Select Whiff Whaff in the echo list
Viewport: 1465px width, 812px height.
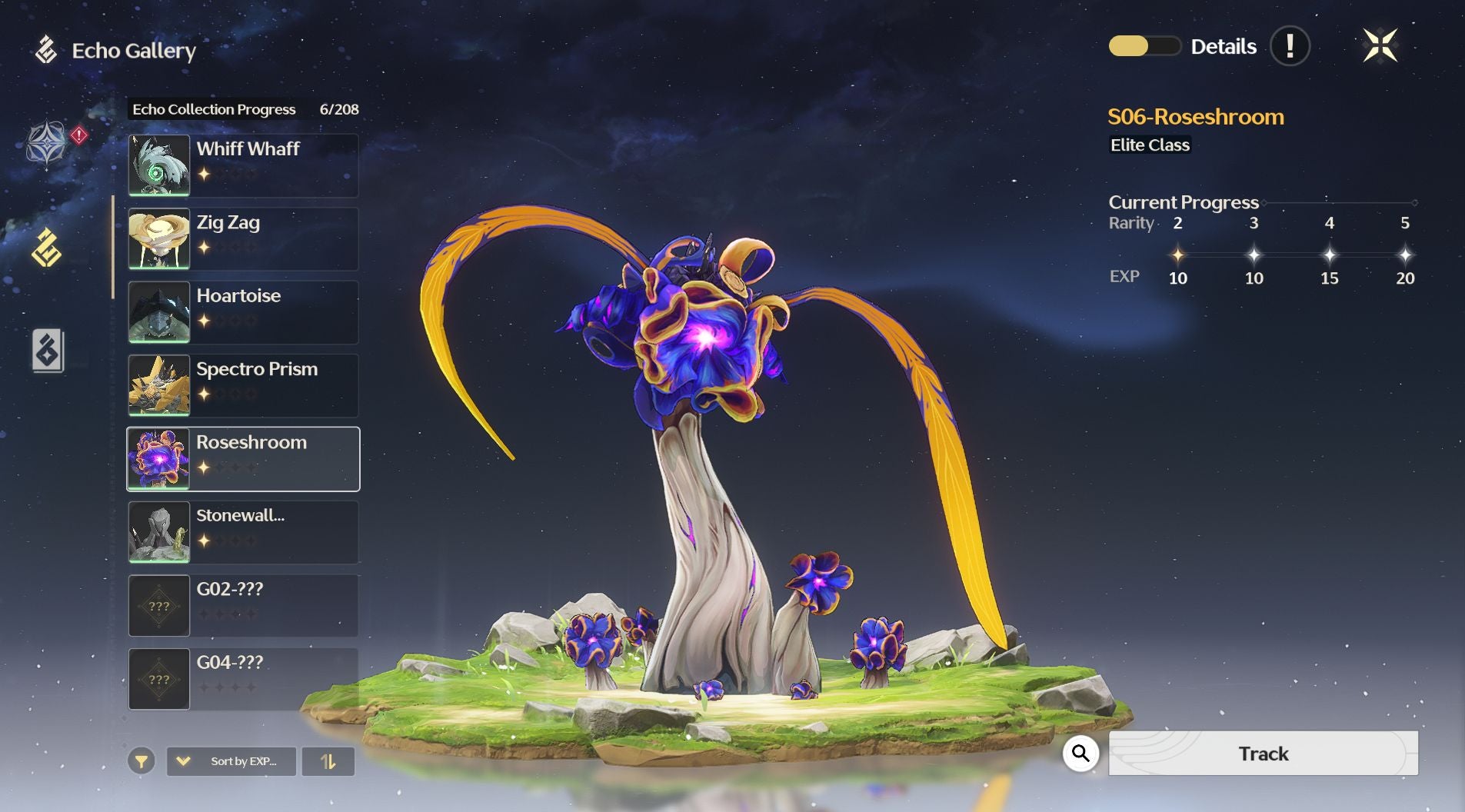point(243,165)
